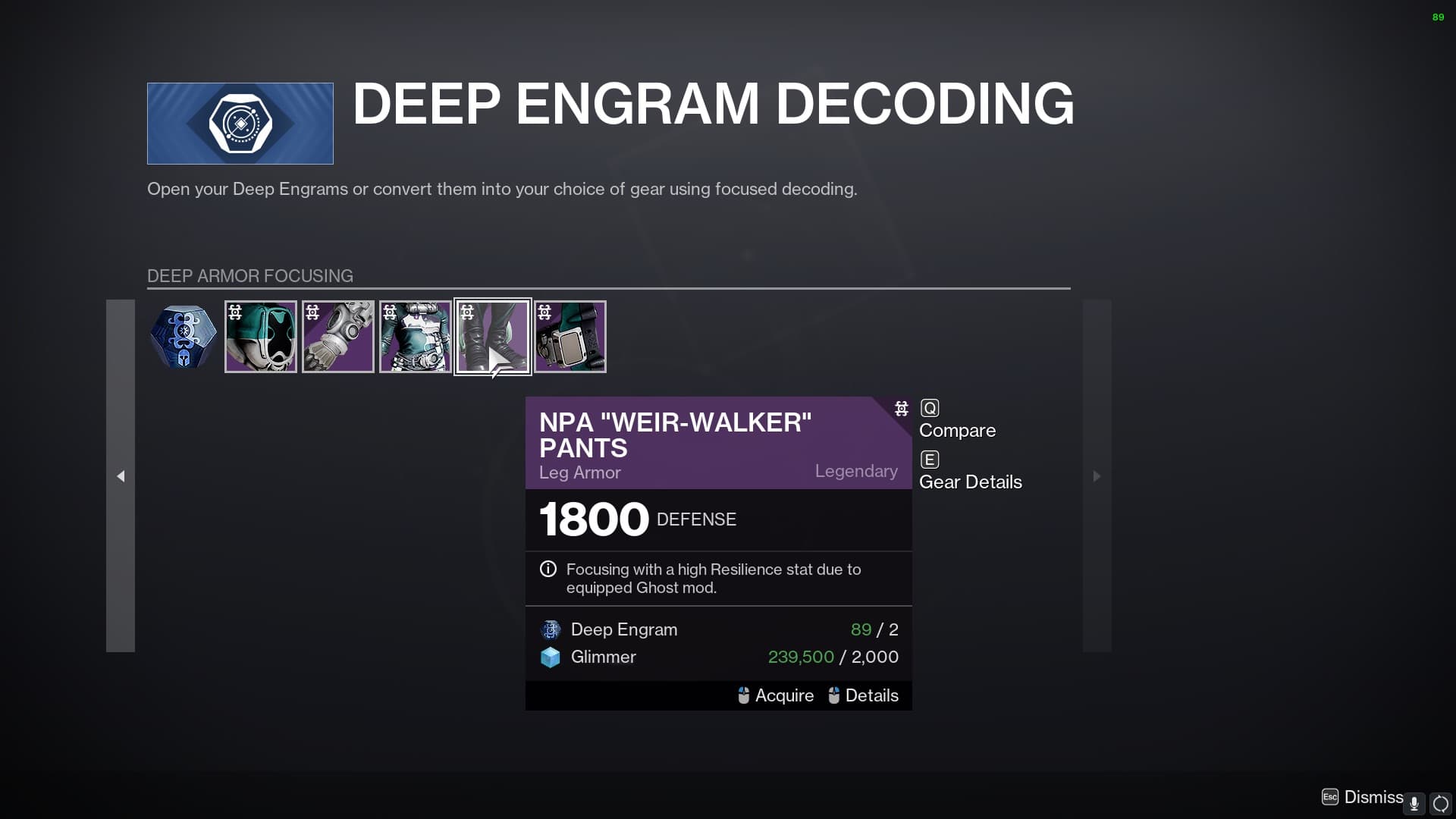
Task: Select the Weir-Walker leg armor boots icon
Action: [x=492, y=336]
